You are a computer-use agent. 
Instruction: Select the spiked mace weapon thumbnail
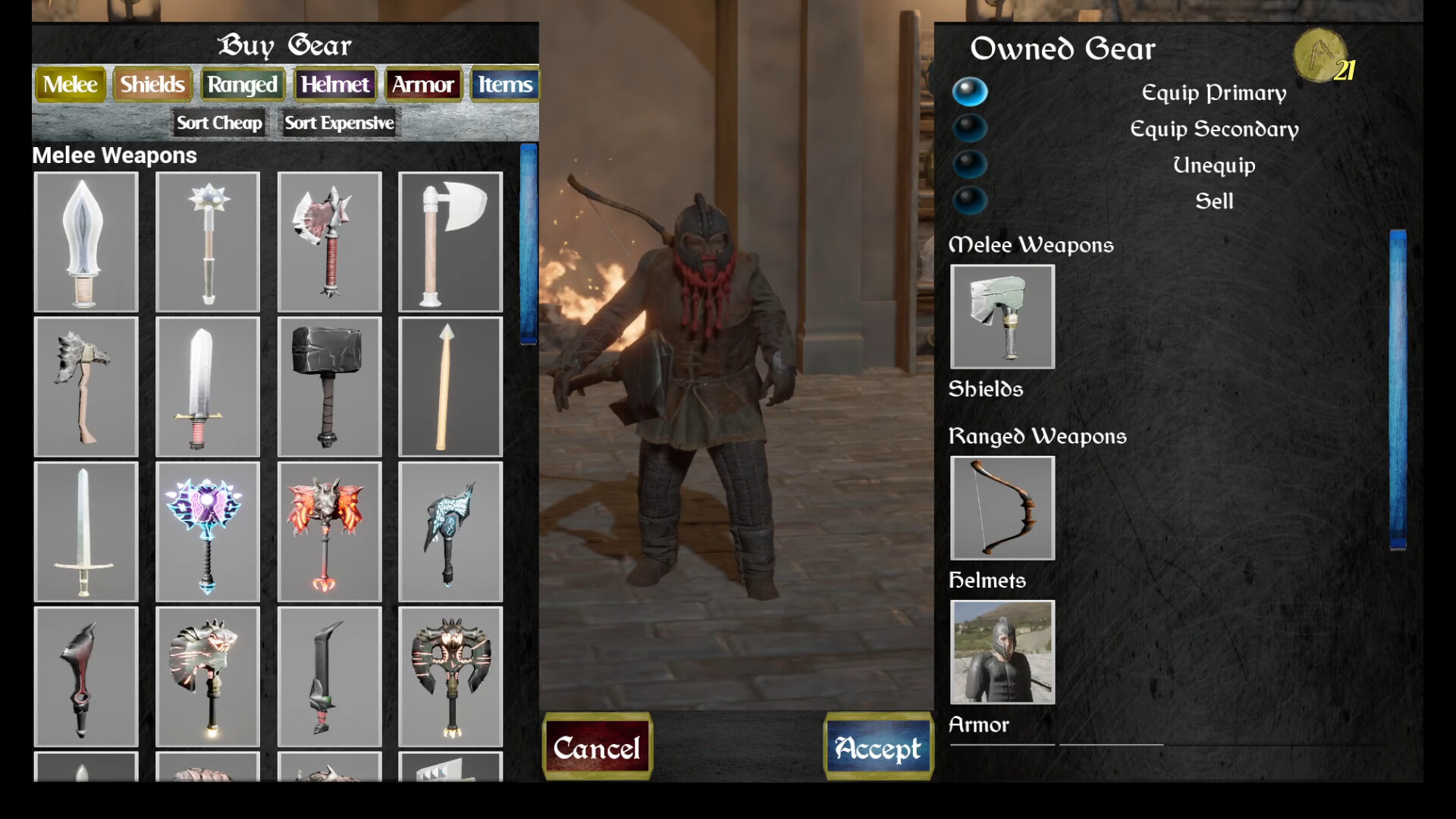pyautogui.click(x=208, y=243)
